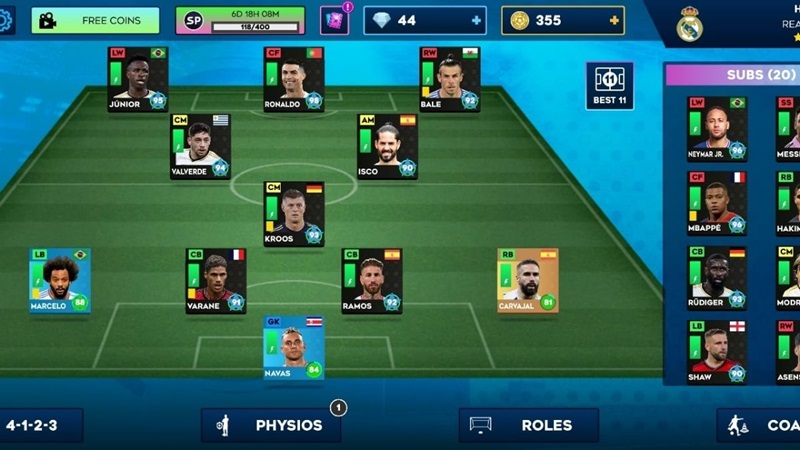Screen dimensions: 800x450
Task: Pick substitute Rüdiger card
Action: (716, 277)
